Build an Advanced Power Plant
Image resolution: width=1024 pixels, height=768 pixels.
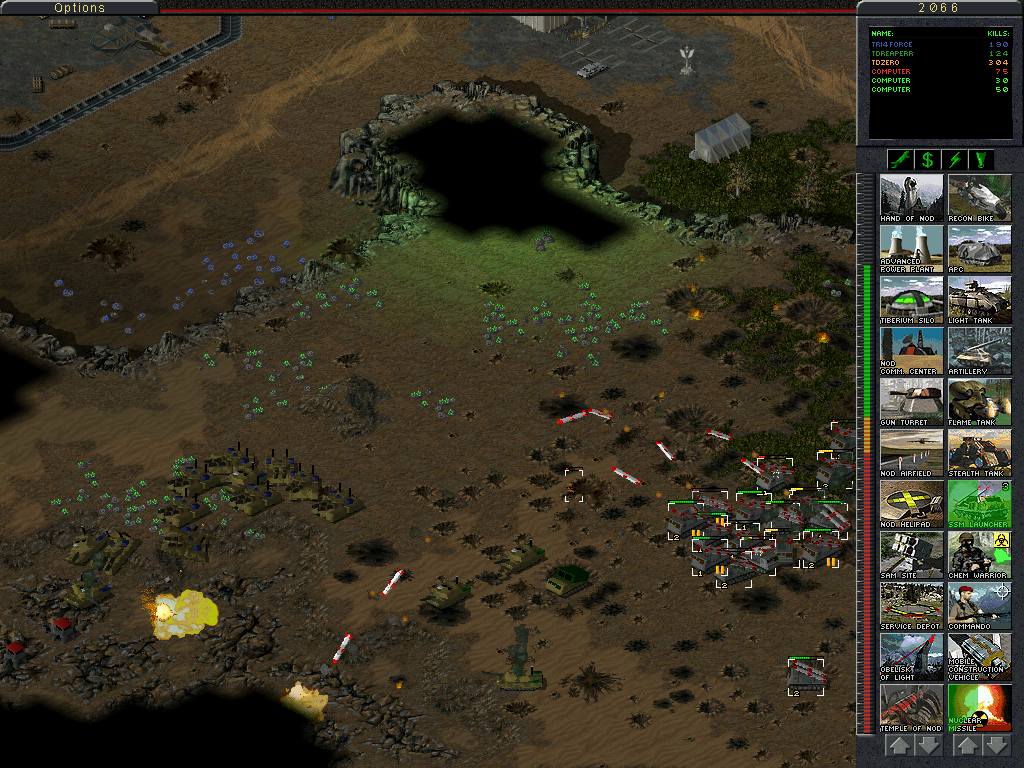[911, 249]
